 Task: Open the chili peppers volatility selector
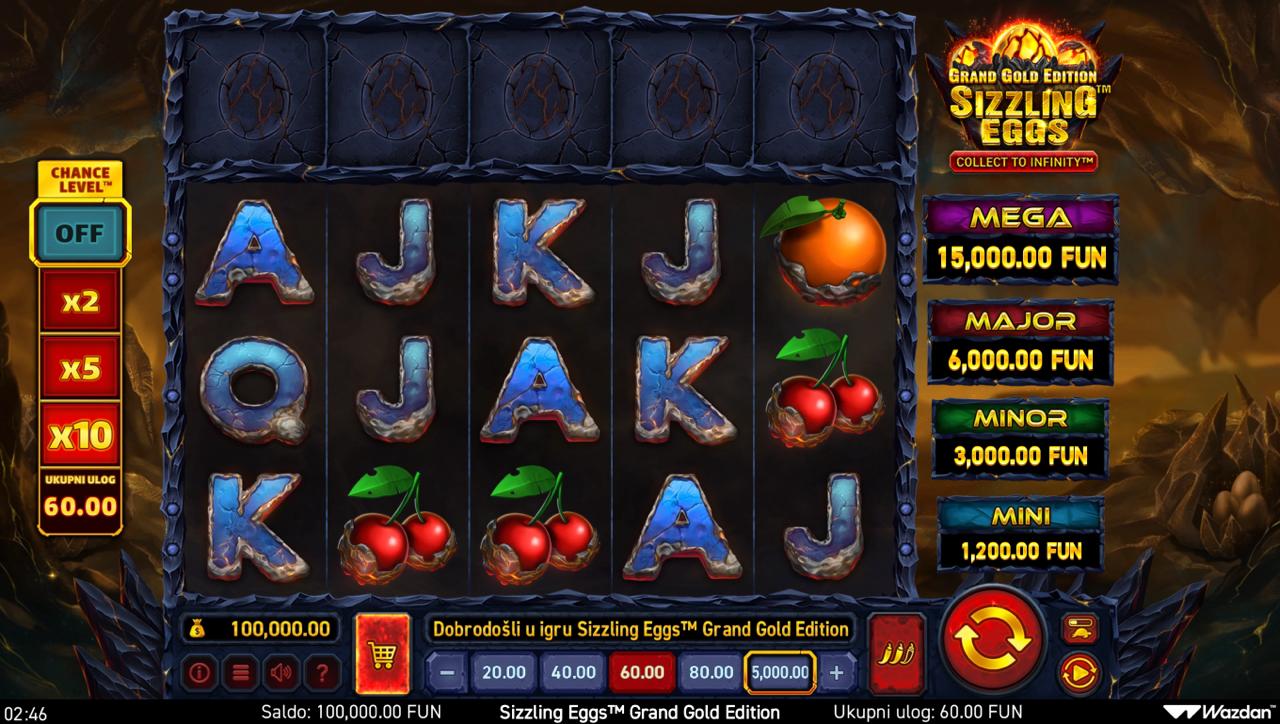[896, 654]
